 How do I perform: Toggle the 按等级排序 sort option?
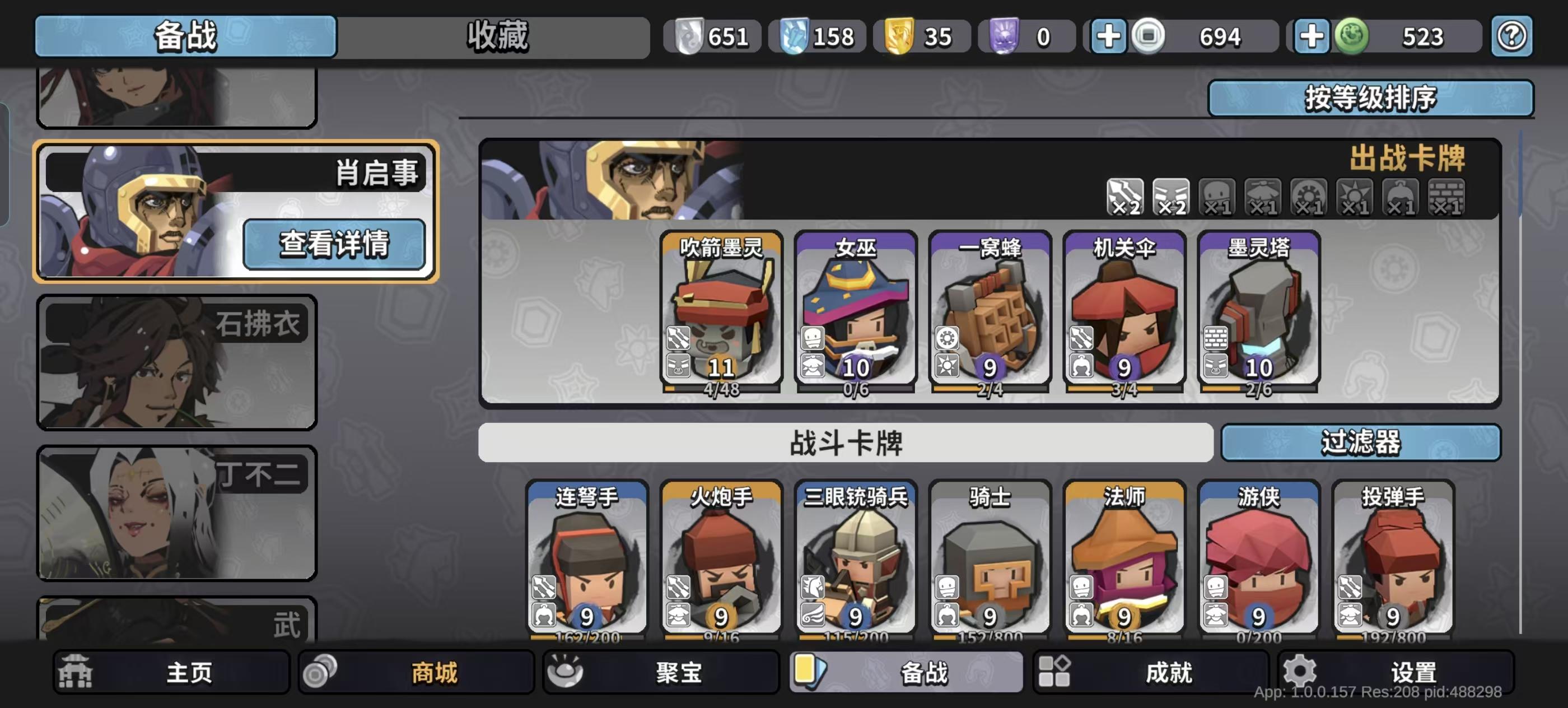pyautogui.click(x=1371, y=97)
